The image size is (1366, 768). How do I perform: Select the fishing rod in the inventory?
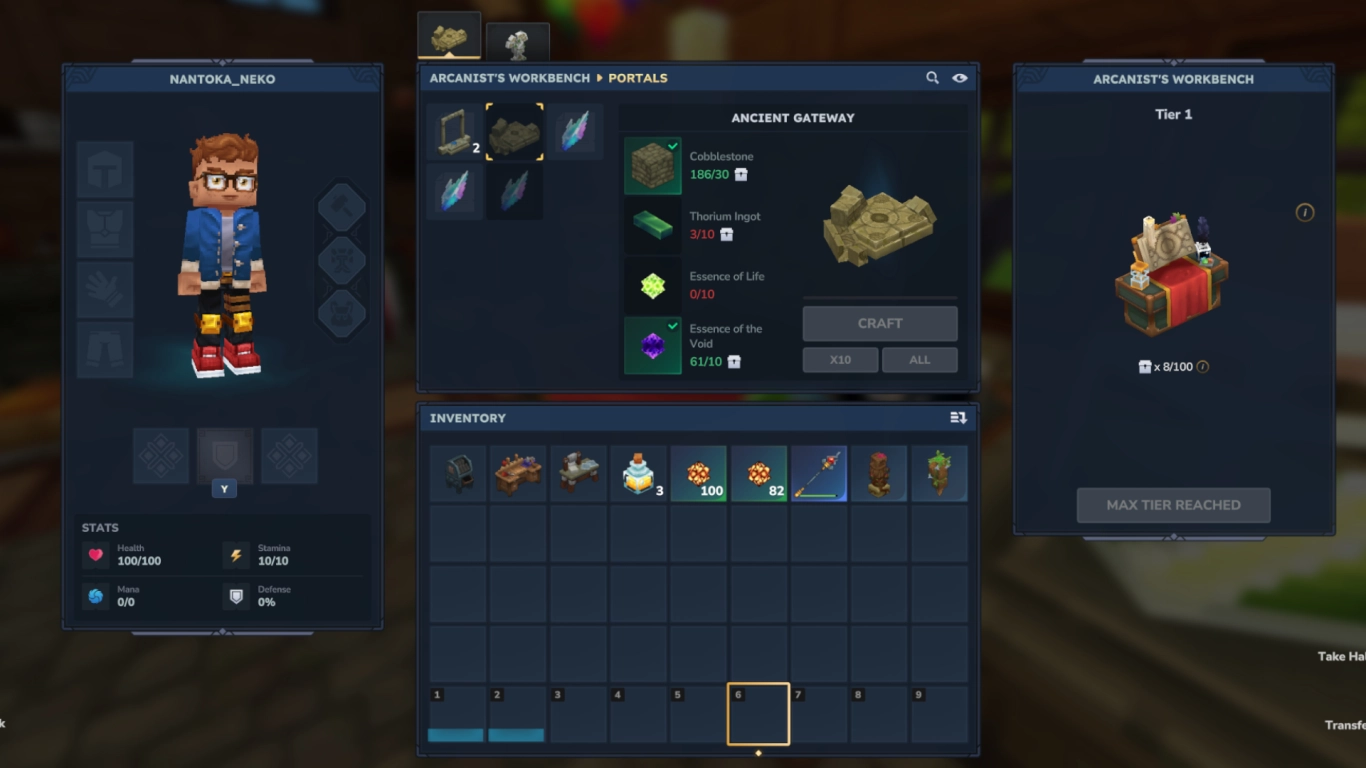(x=819, y=472)
